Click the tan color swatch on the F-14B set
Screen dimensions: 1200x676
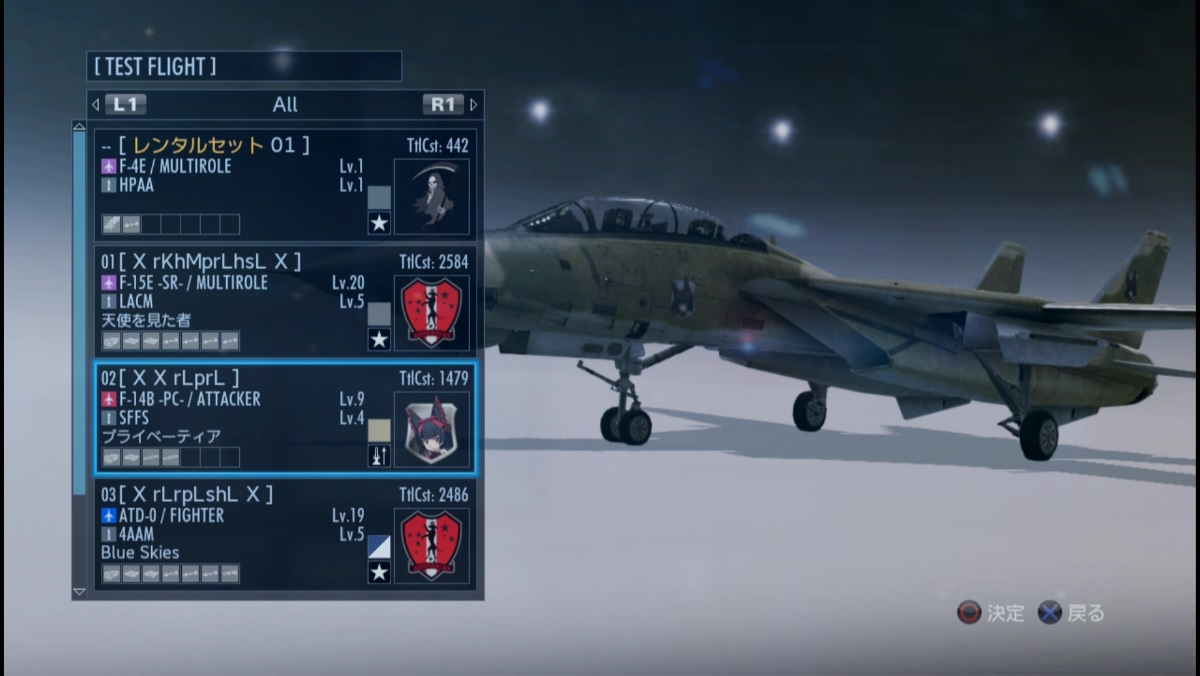tap(379, 431)
